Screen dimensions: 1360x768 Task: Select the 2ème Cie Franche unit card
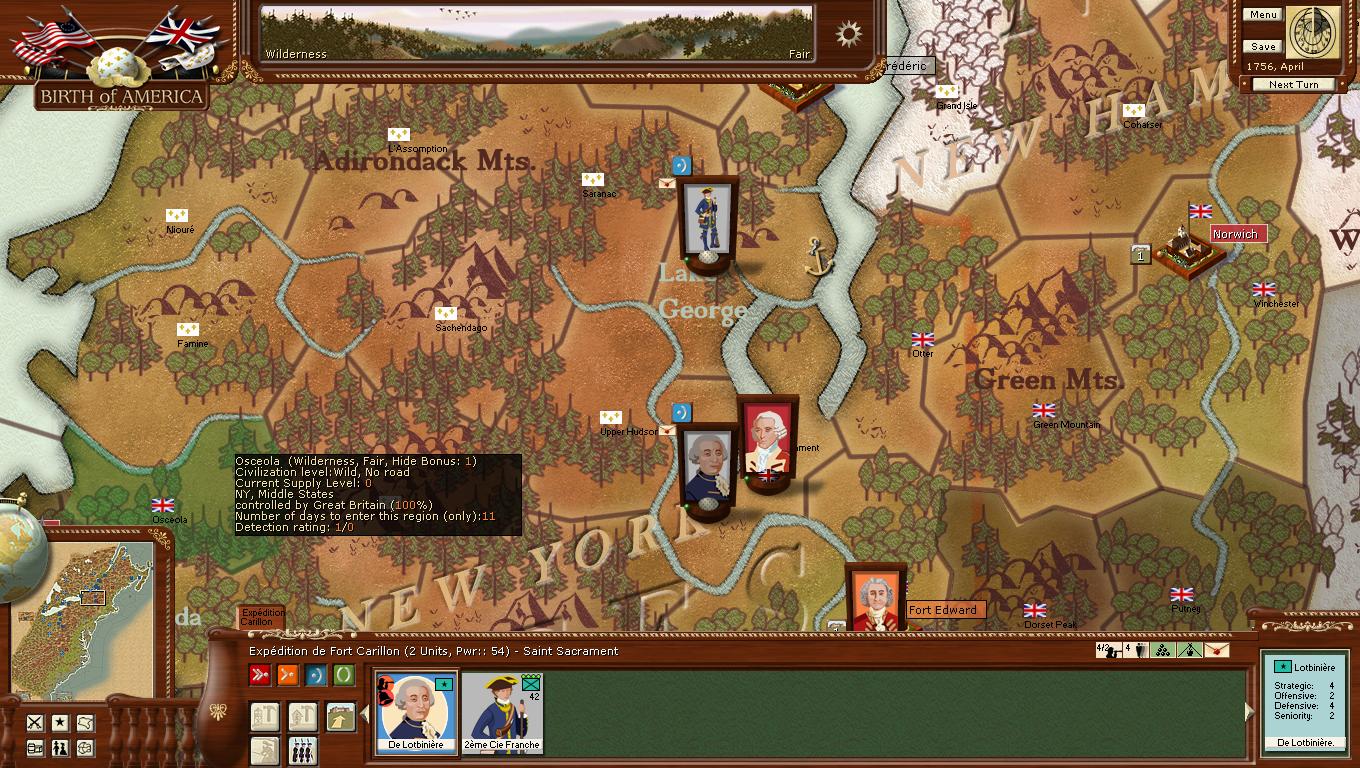[x=502, y=712]
